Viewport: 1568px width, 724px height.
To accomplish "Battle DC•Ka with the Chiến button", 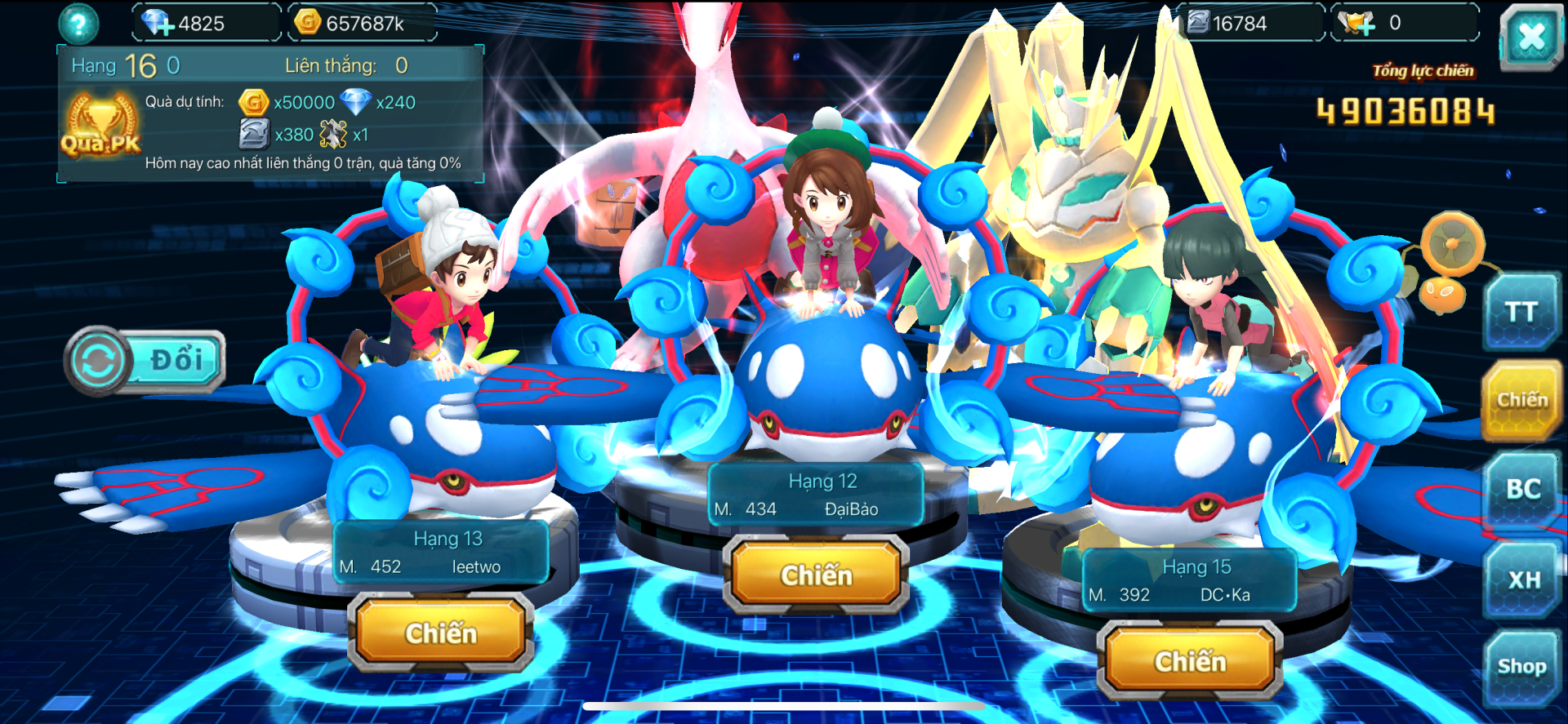I will click(x=1190, y=660).
